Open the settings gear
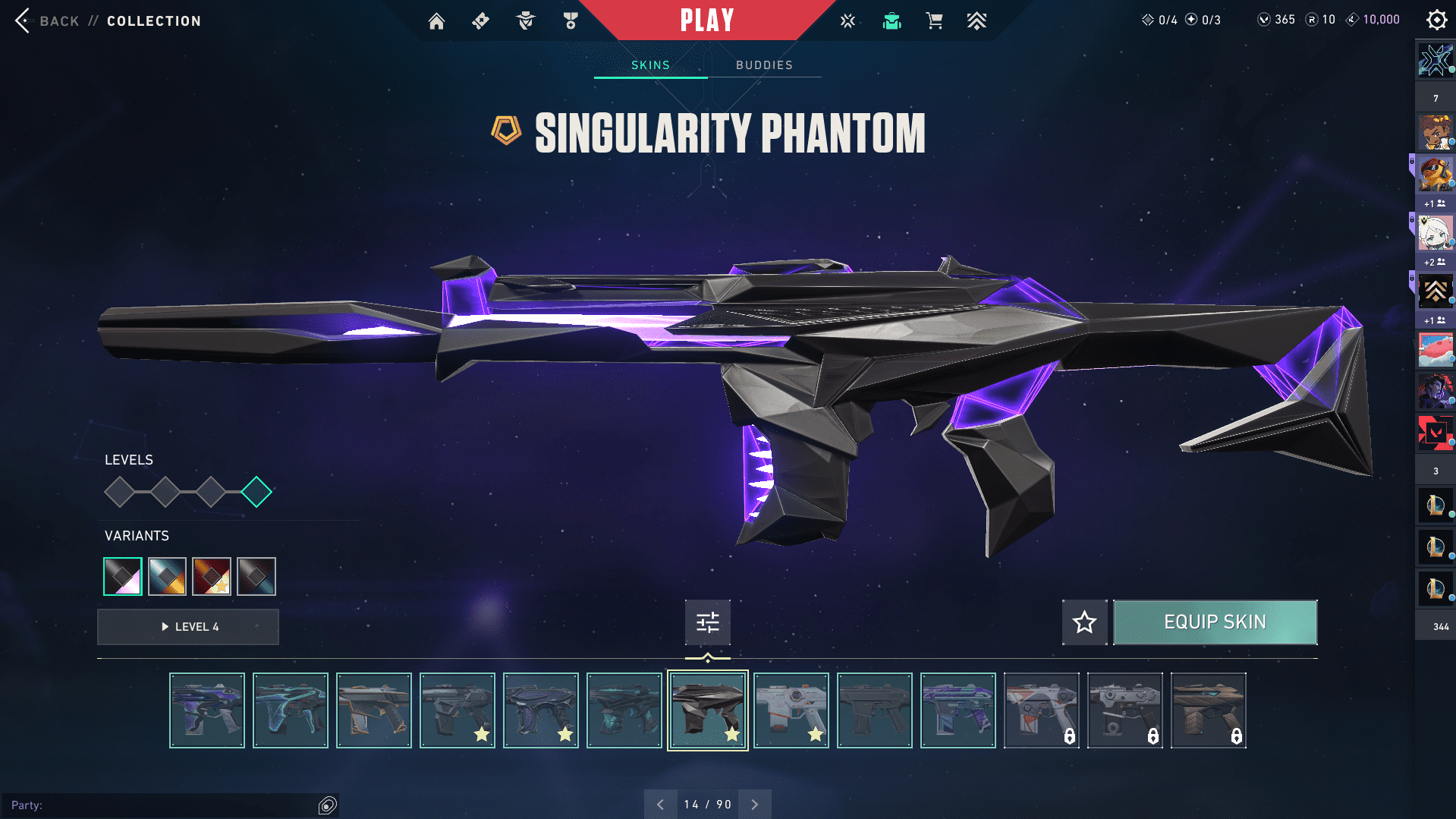 (x=1436, y=20)
